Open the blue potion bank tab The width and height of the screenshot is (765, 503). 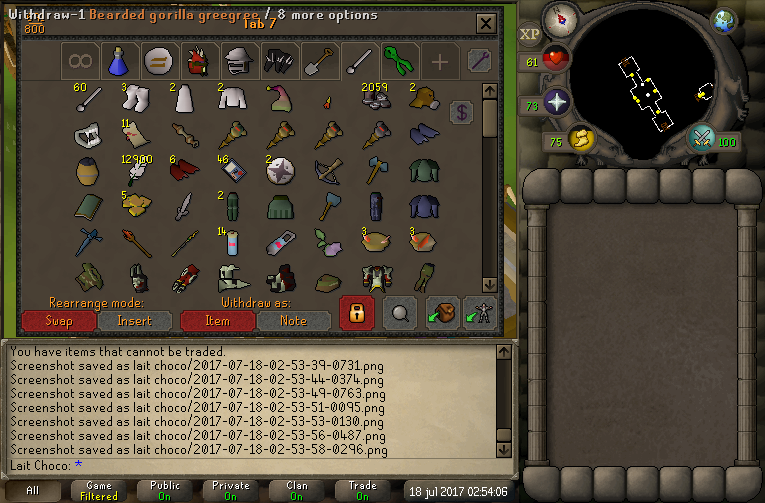(x=119, y=62)
